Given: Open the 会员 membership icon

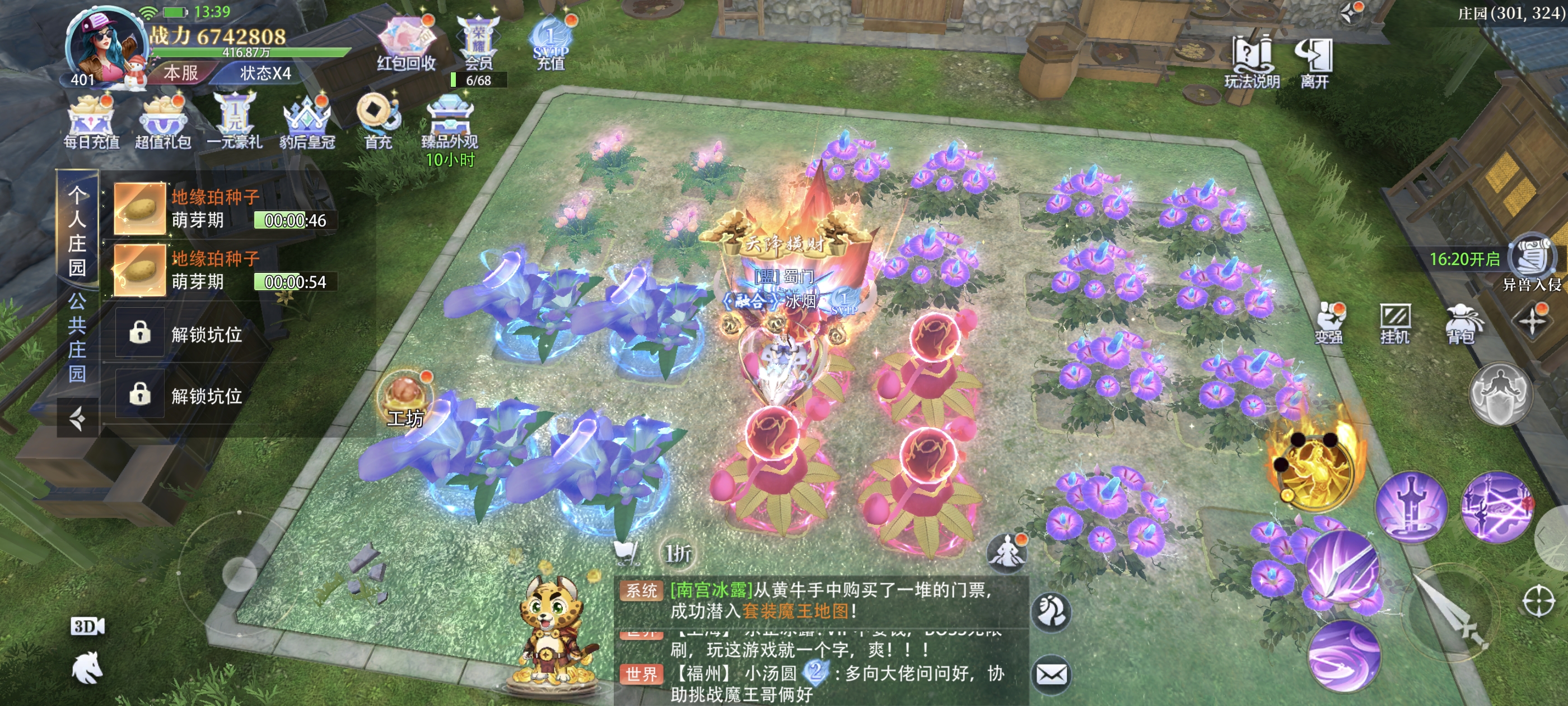Looking at the screenshot, I should point(478,43).
